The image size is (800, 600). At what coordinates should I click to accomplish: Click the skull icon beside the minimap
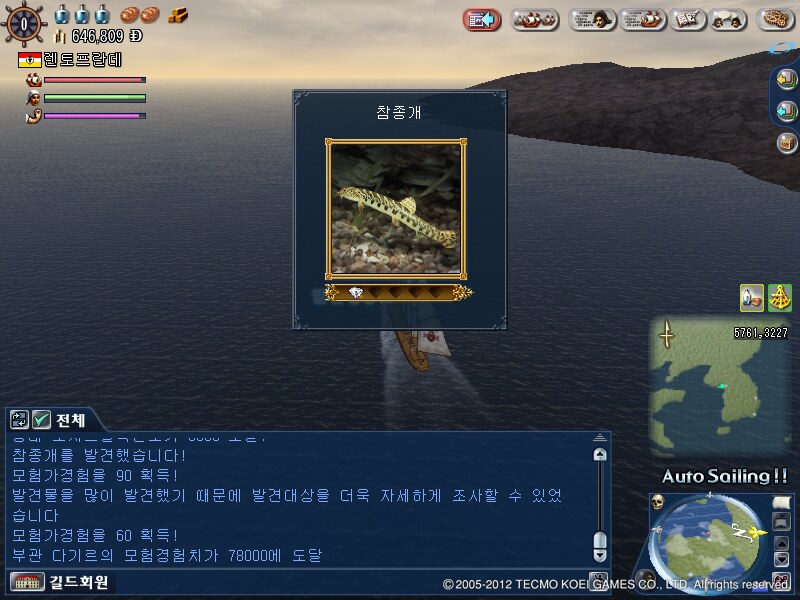(x=658, y=502)
